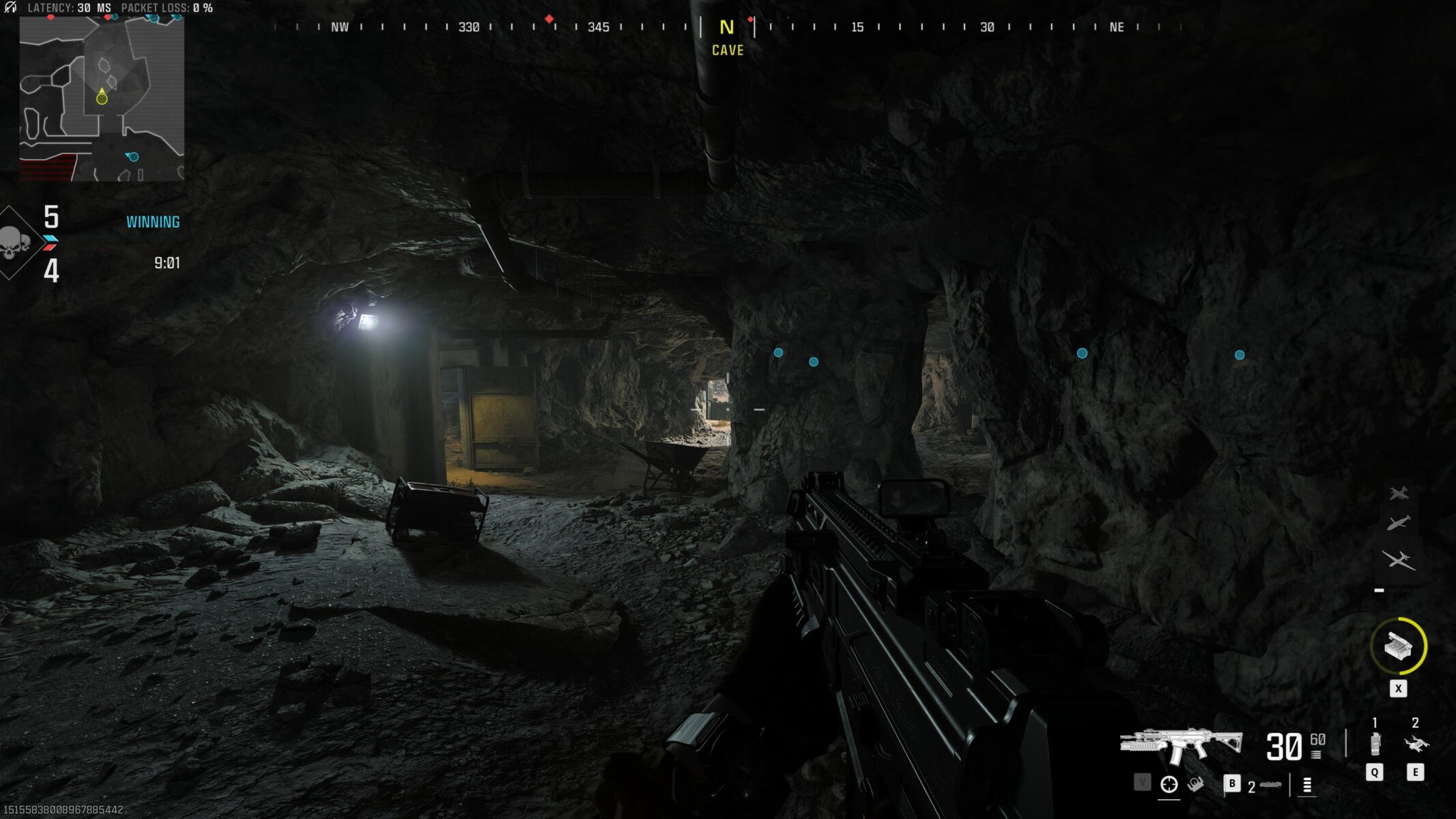This screenshot has width=1456, height=819.
Task: Activate the munitions box field upgrade
Action: click(x=1398, y=646)
